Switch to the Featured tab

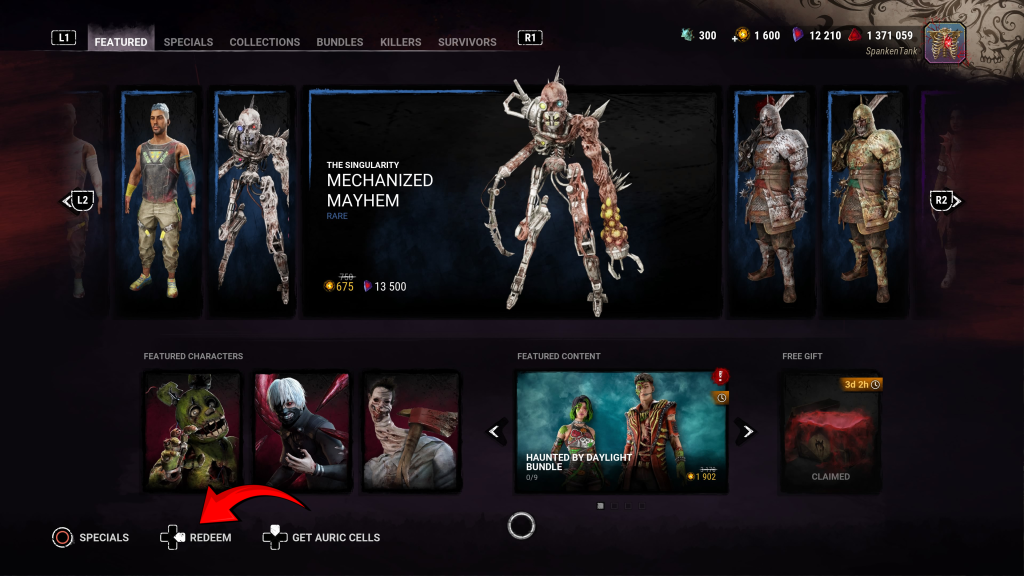click(121, 42)
